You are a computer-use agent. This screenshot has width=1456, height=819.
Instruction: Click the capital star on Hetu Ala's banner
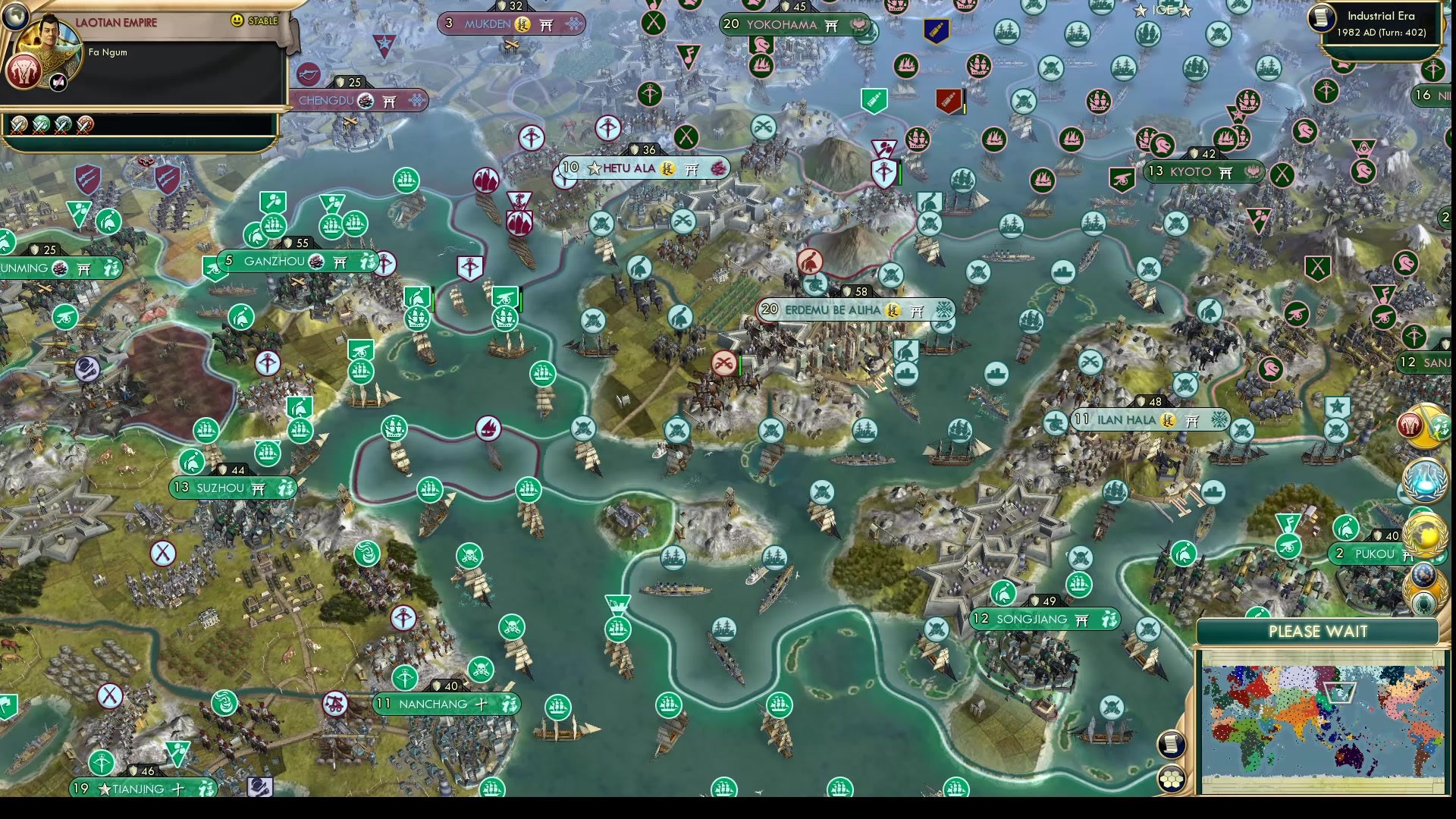pyautogui.click(x=593, y=168)
